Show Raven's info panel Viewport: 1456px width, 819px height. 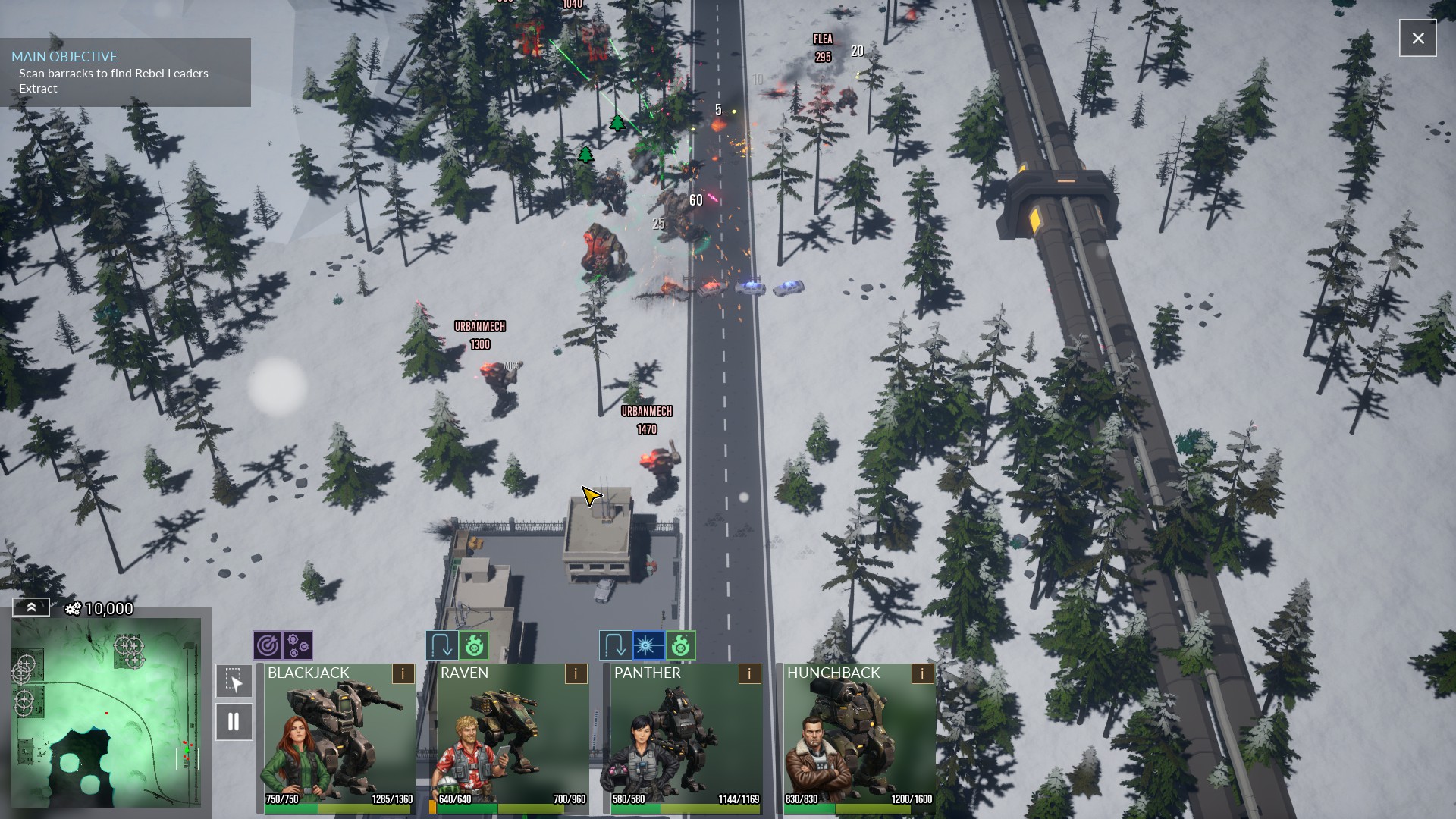pyautogui.click(x=576, y=673)
